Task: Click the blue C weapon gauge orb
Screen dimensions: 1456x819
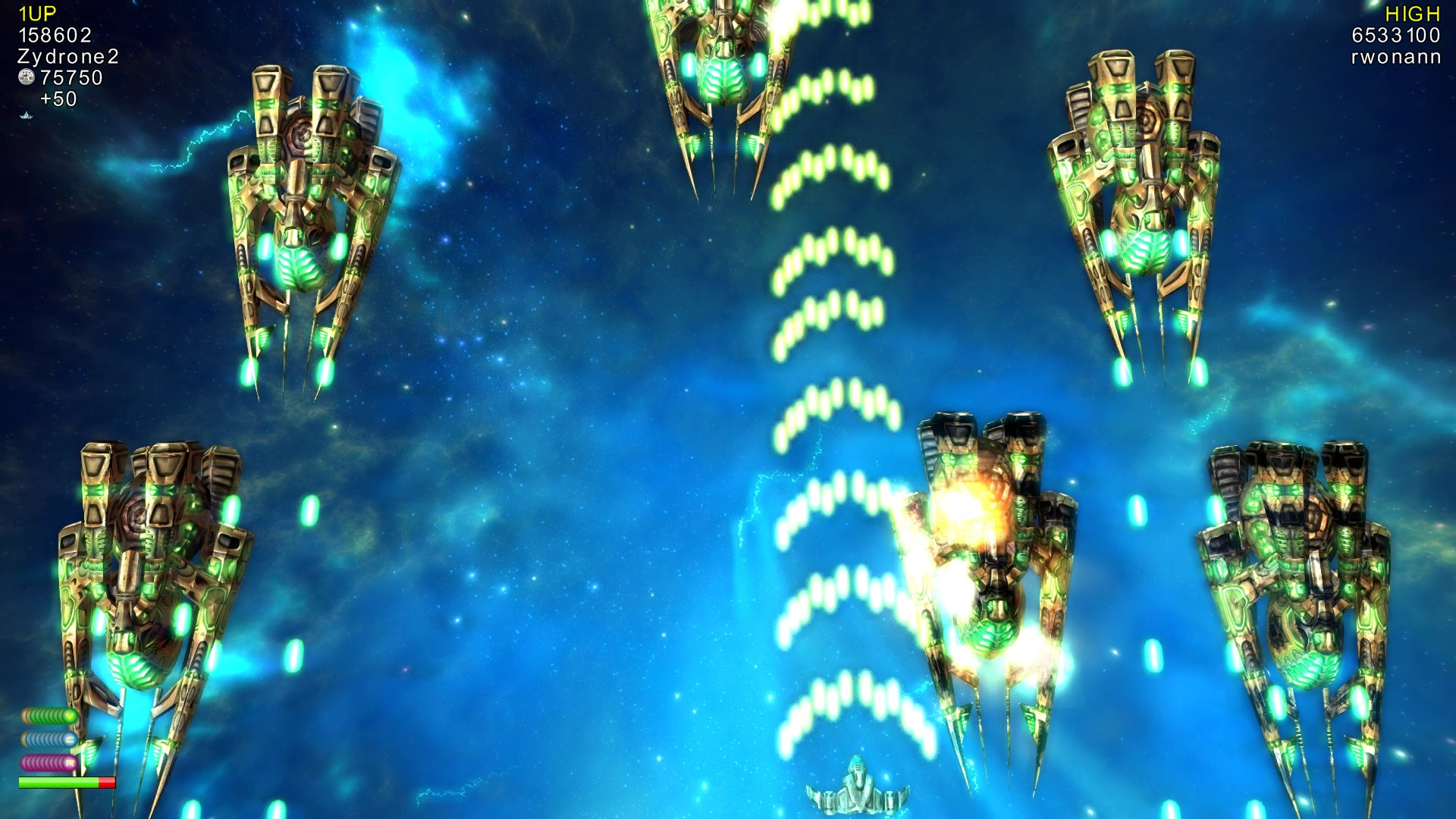Action: (70, 739)
